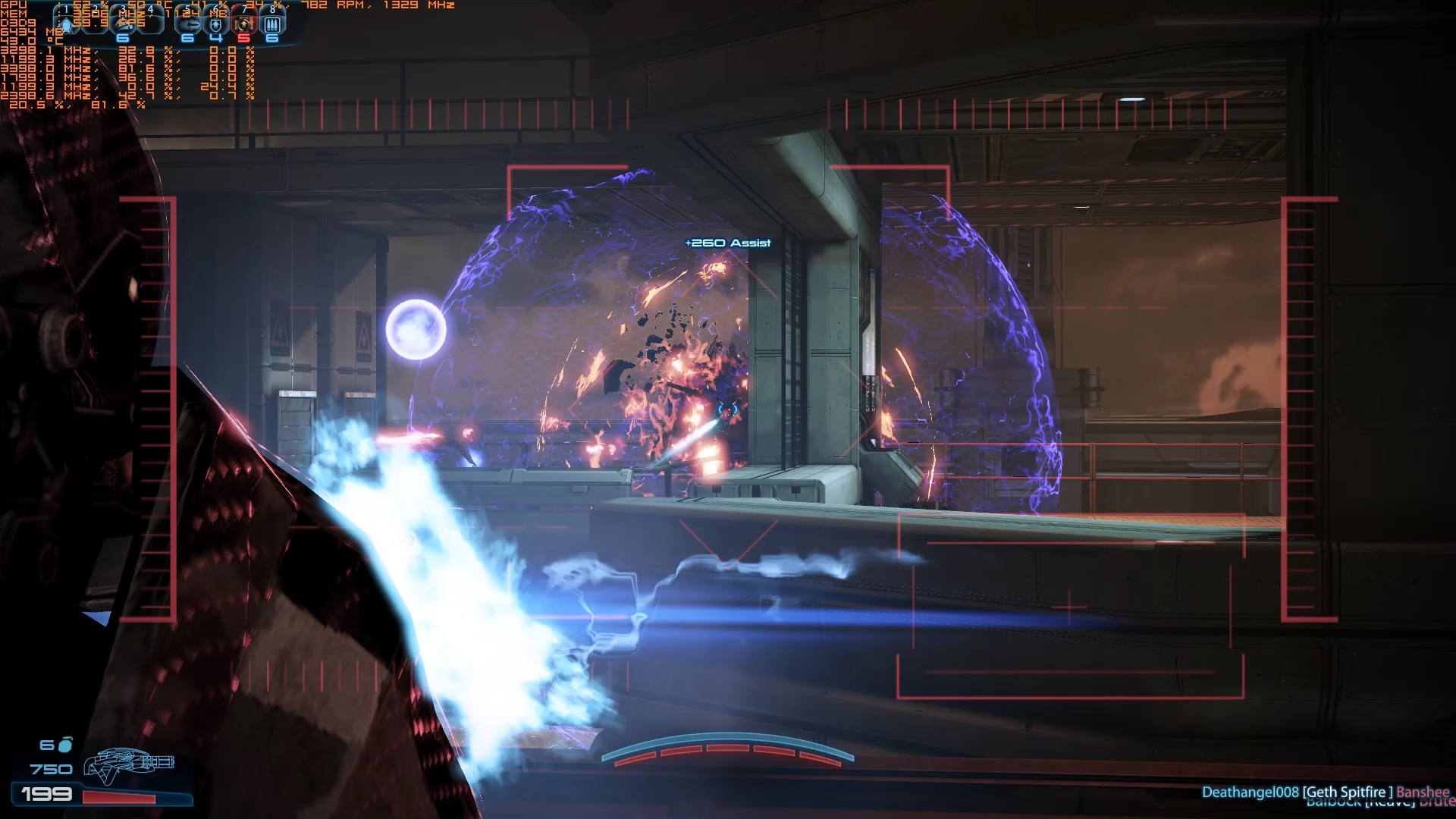The height and width of the screenshot is (819, 1456).
Task: Use the thermal clip ammo pack
Action: pyautogui.click(x=272, y=24)
